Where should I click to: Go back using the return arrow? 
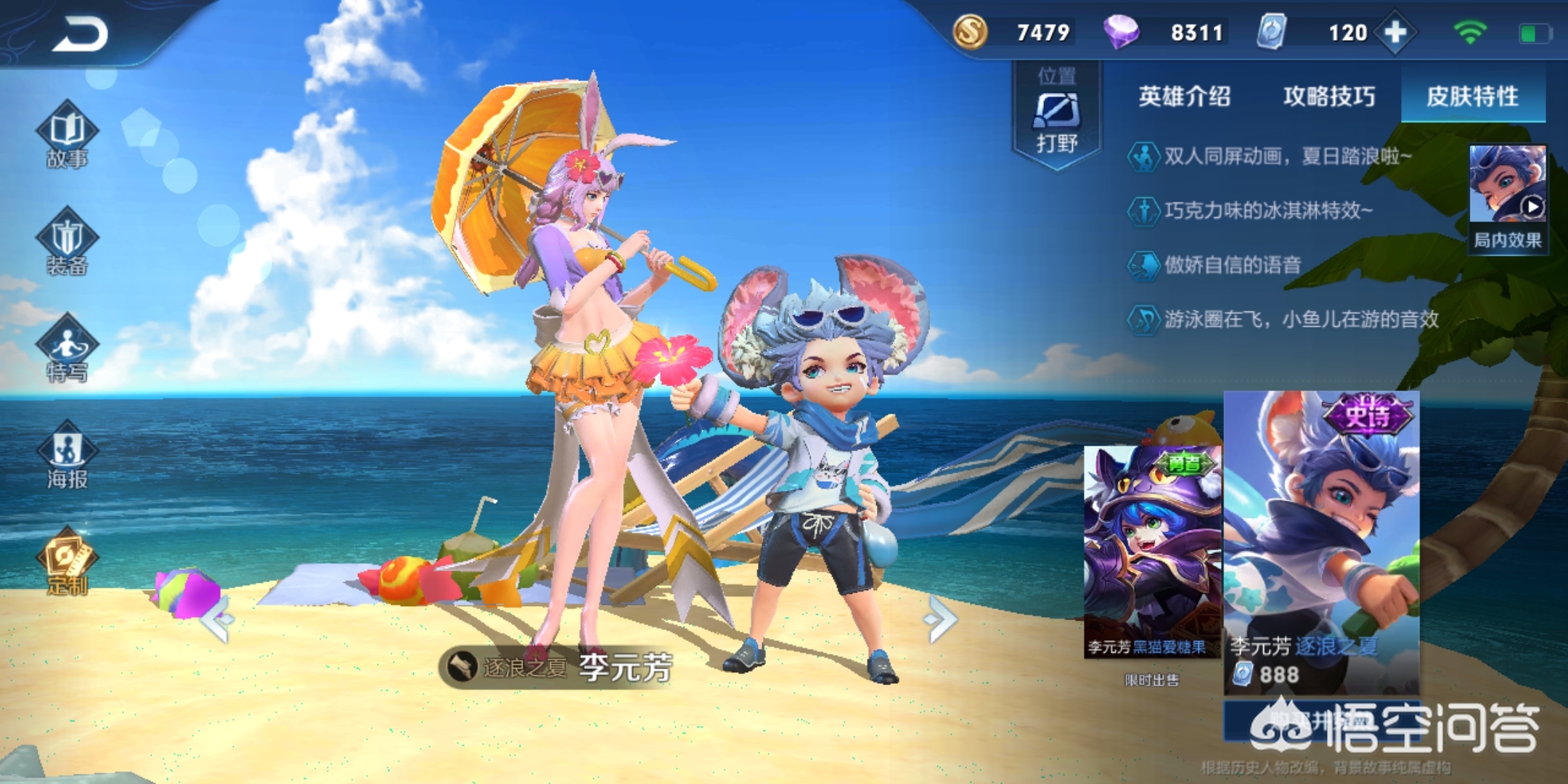click(x=80, y=35)
